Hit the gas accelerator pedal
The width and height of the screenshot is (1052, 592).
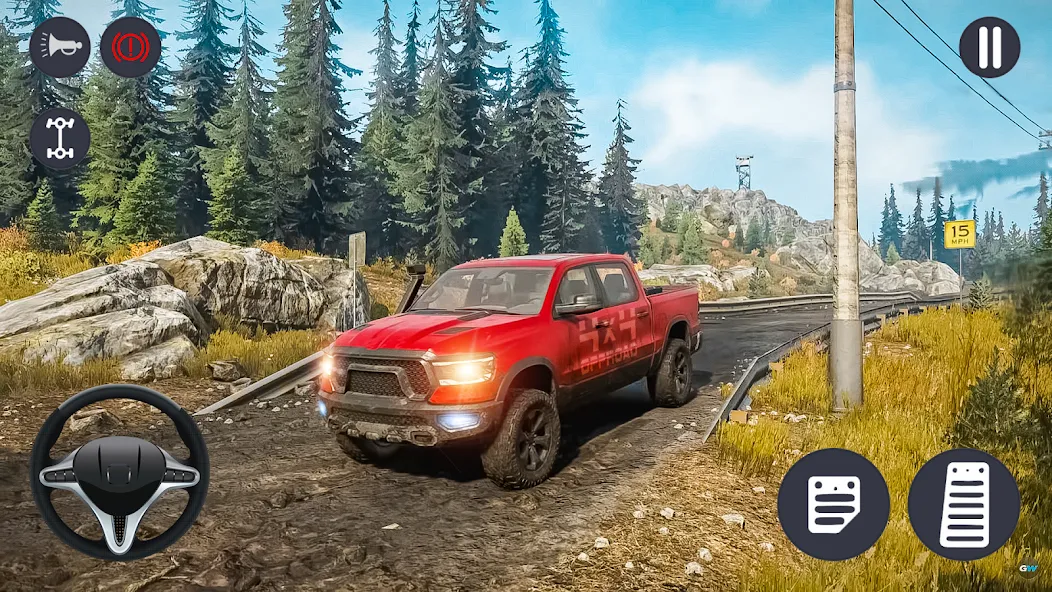coord(963,503)
